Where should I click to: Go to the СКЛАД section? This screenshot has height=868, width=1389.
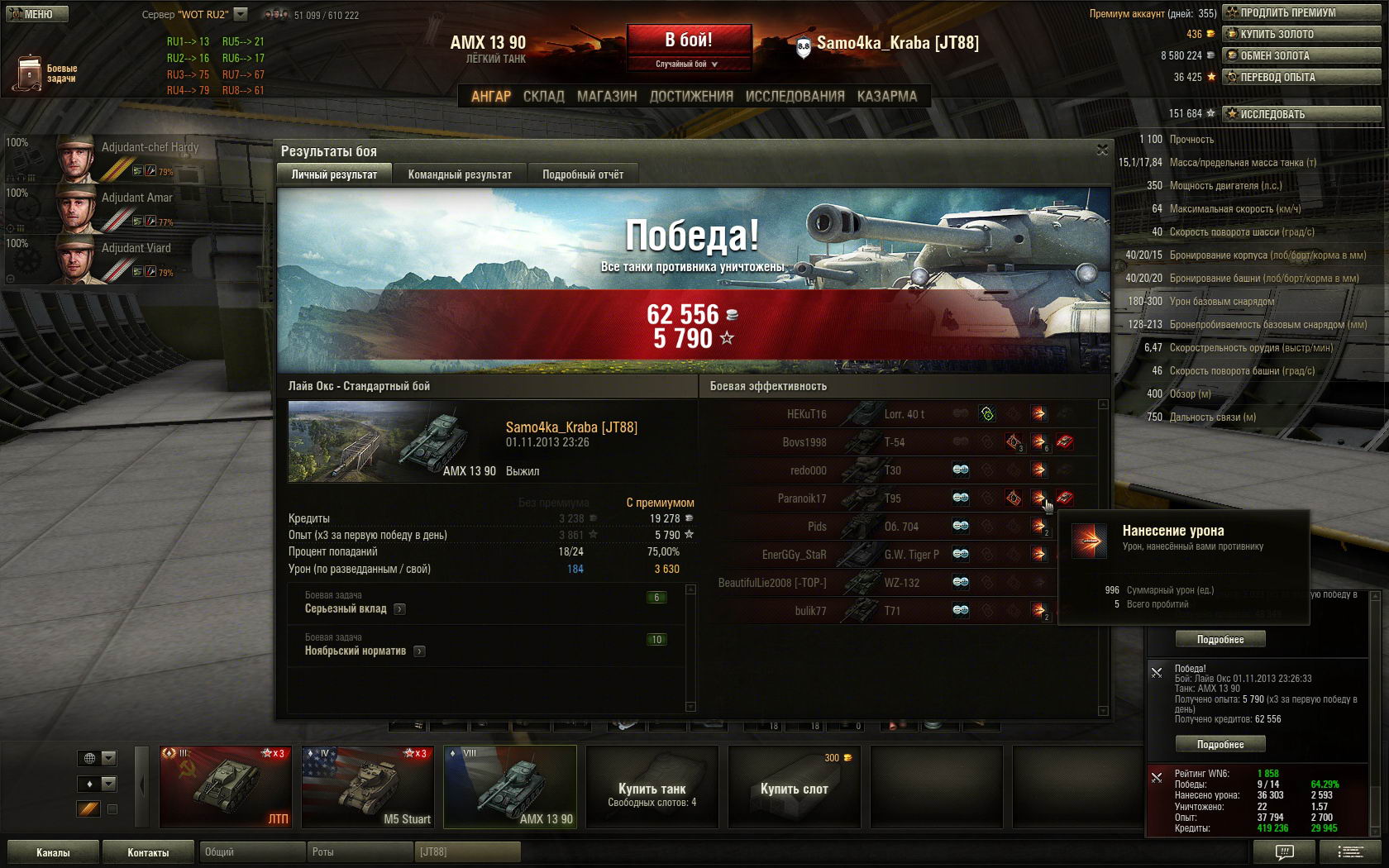(x=544, y=96)
